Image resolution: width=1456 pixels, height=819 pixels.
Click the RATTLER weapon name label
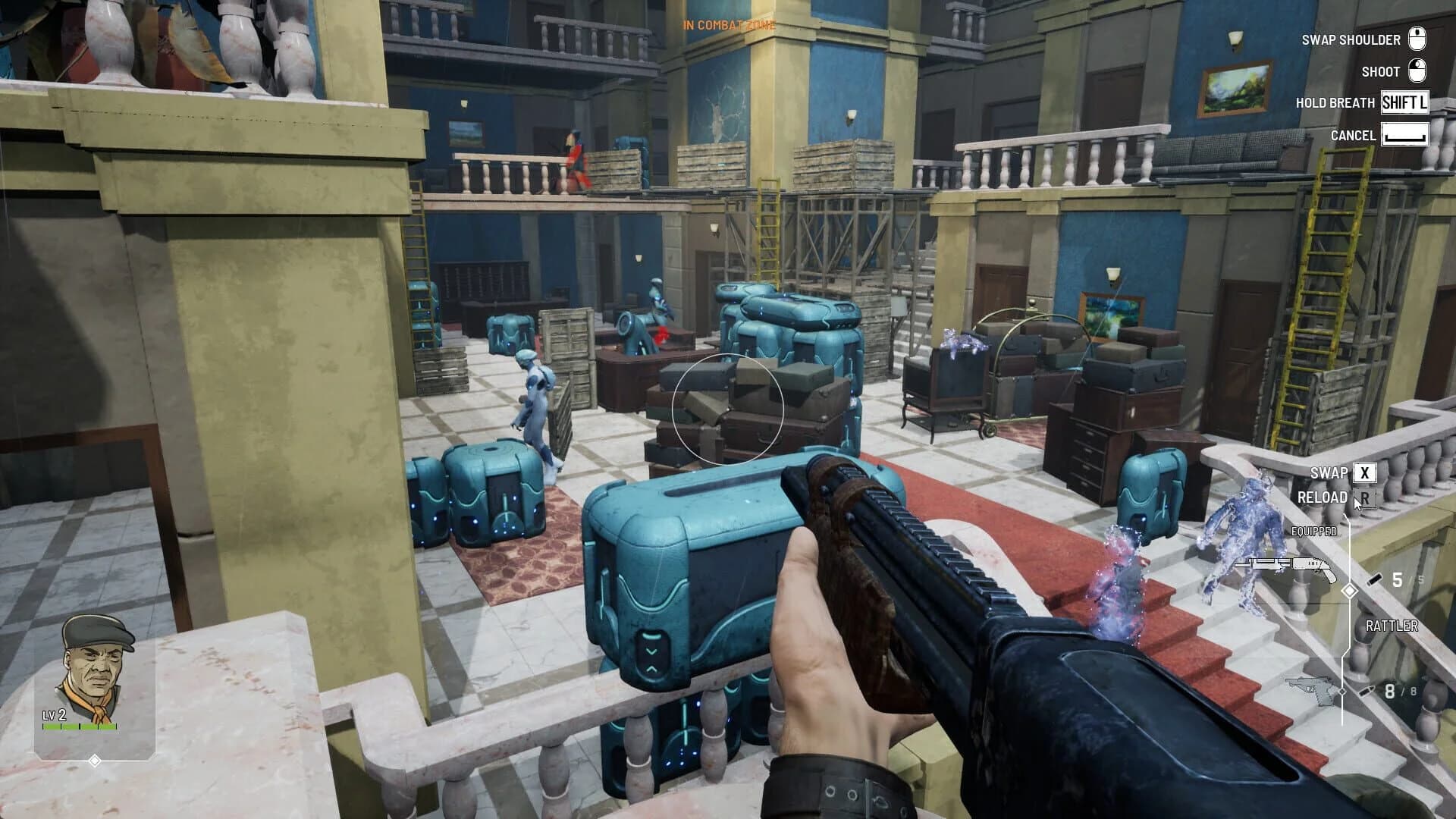(x=1392, y=625)
